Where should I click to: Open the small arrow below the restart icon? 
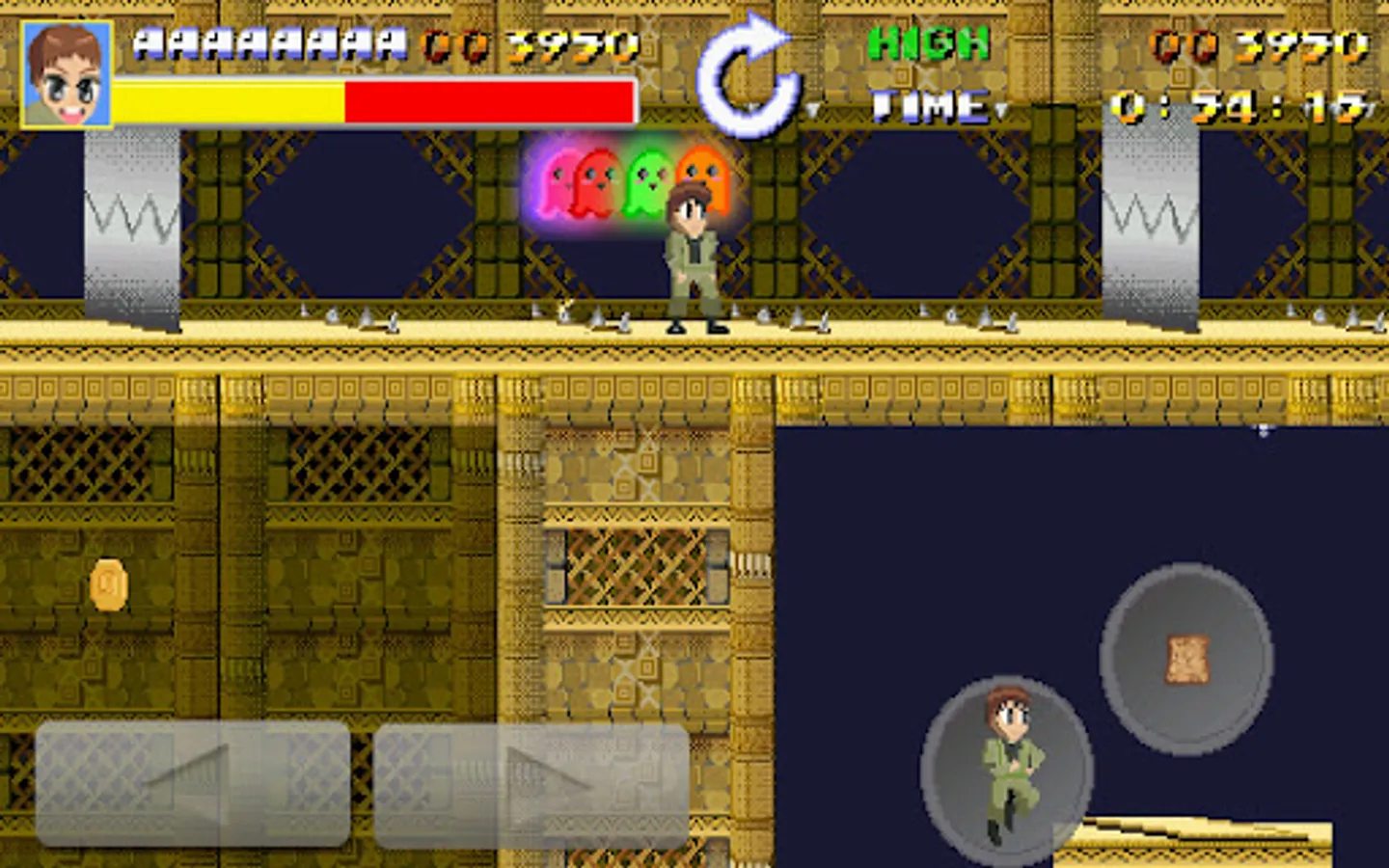pyautogui.click(x=812, y=109)
